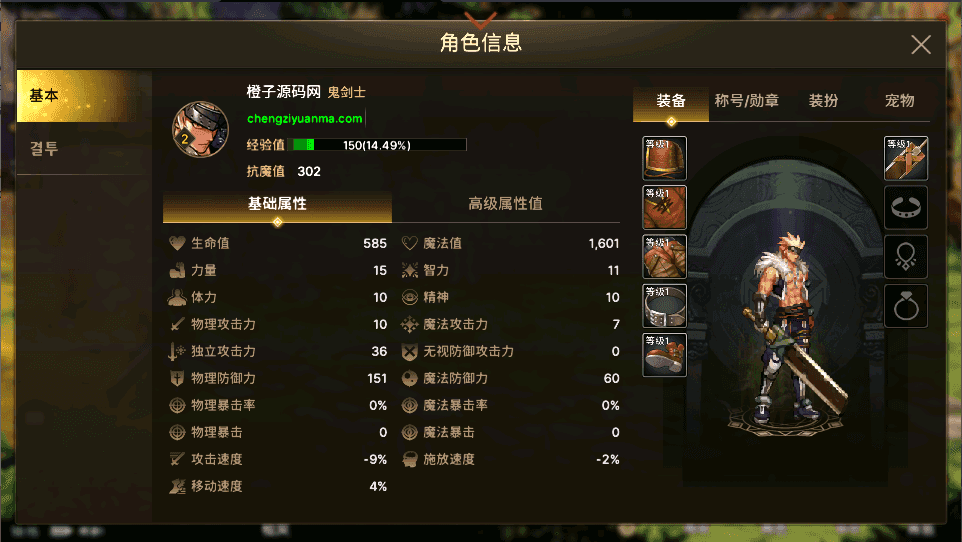
Task: Open the 装扮 costume tab
Action: (x=823, y=101)
